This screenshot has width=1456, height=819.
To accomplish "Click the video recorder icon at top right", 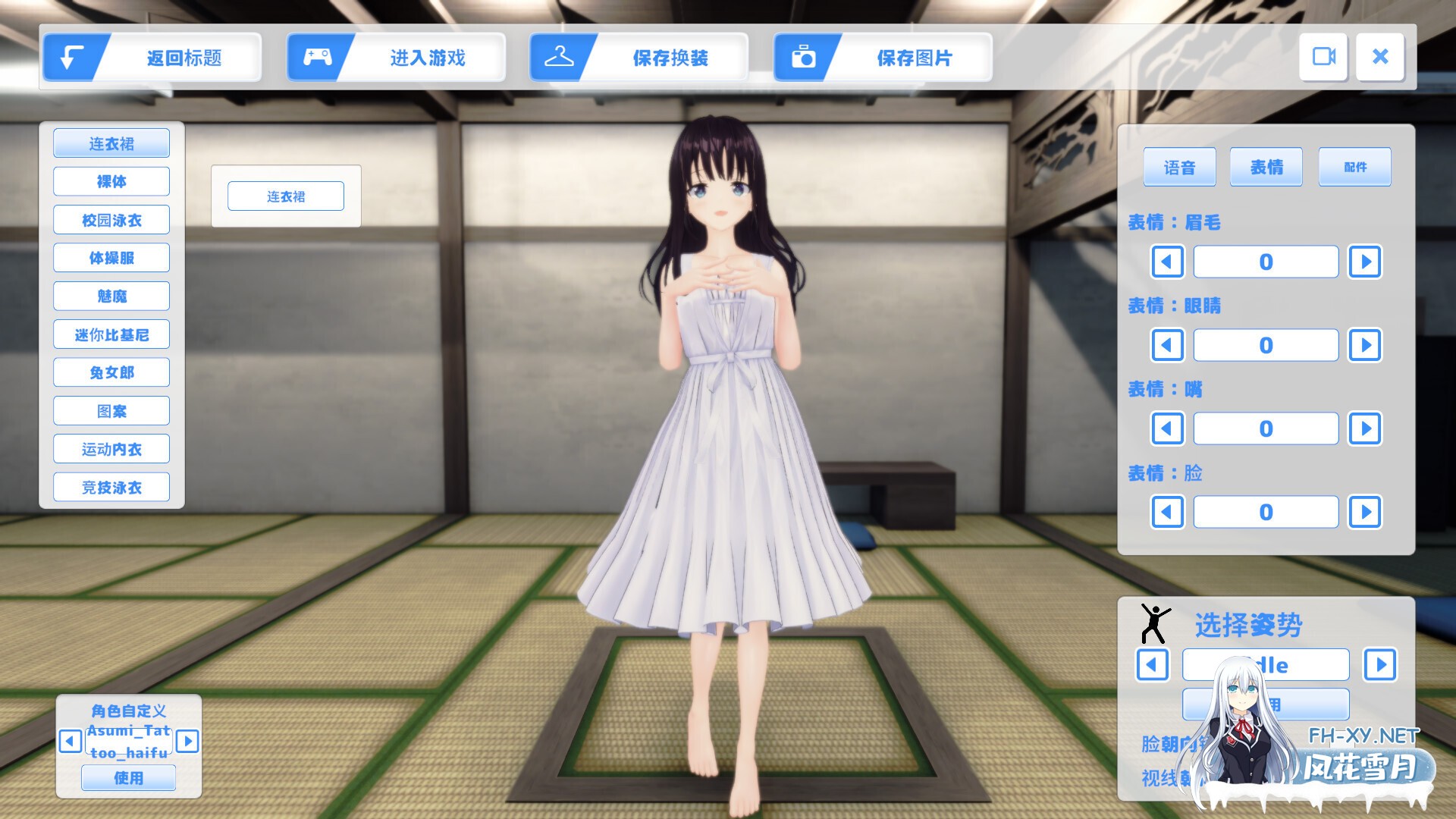I will 1323,57.
